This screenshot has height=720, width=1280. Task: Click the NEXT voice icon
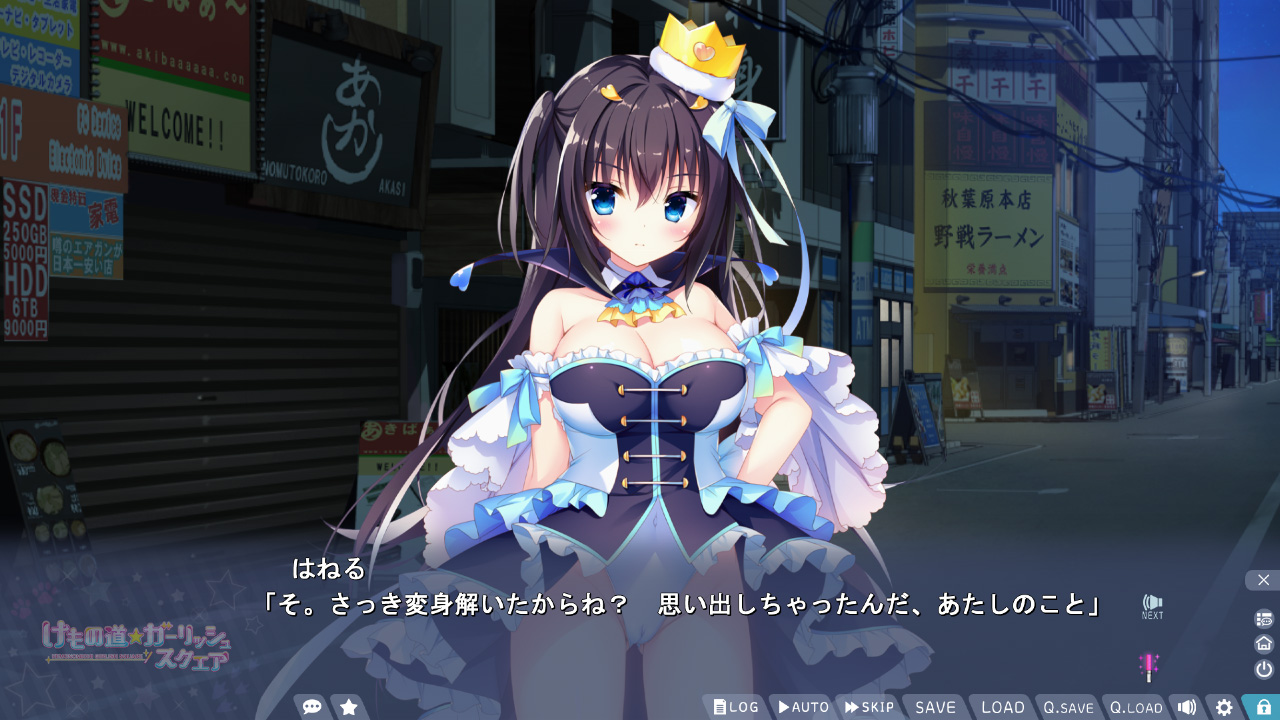click(x=1152, y=605)
